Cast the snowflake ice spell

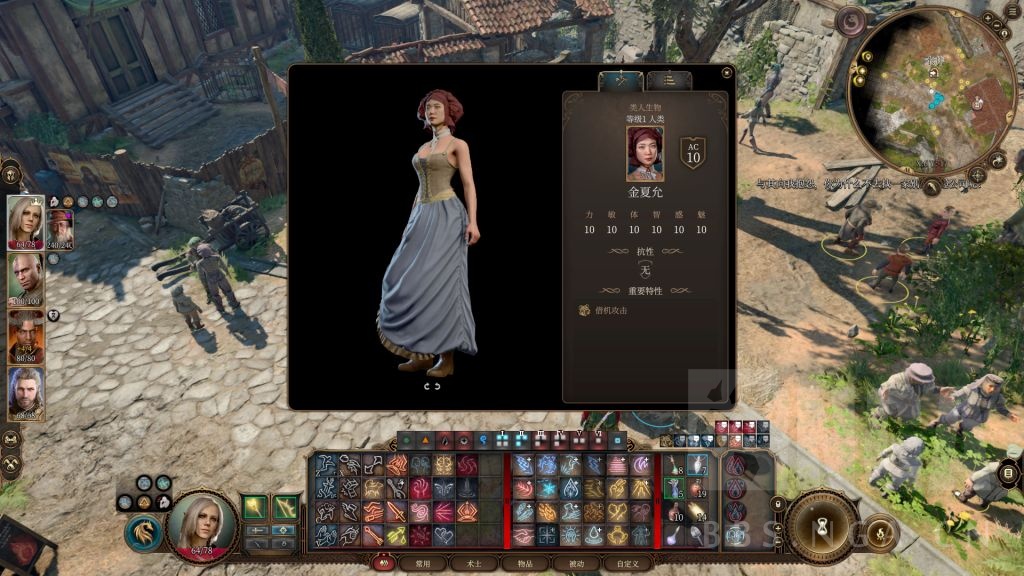546,488
